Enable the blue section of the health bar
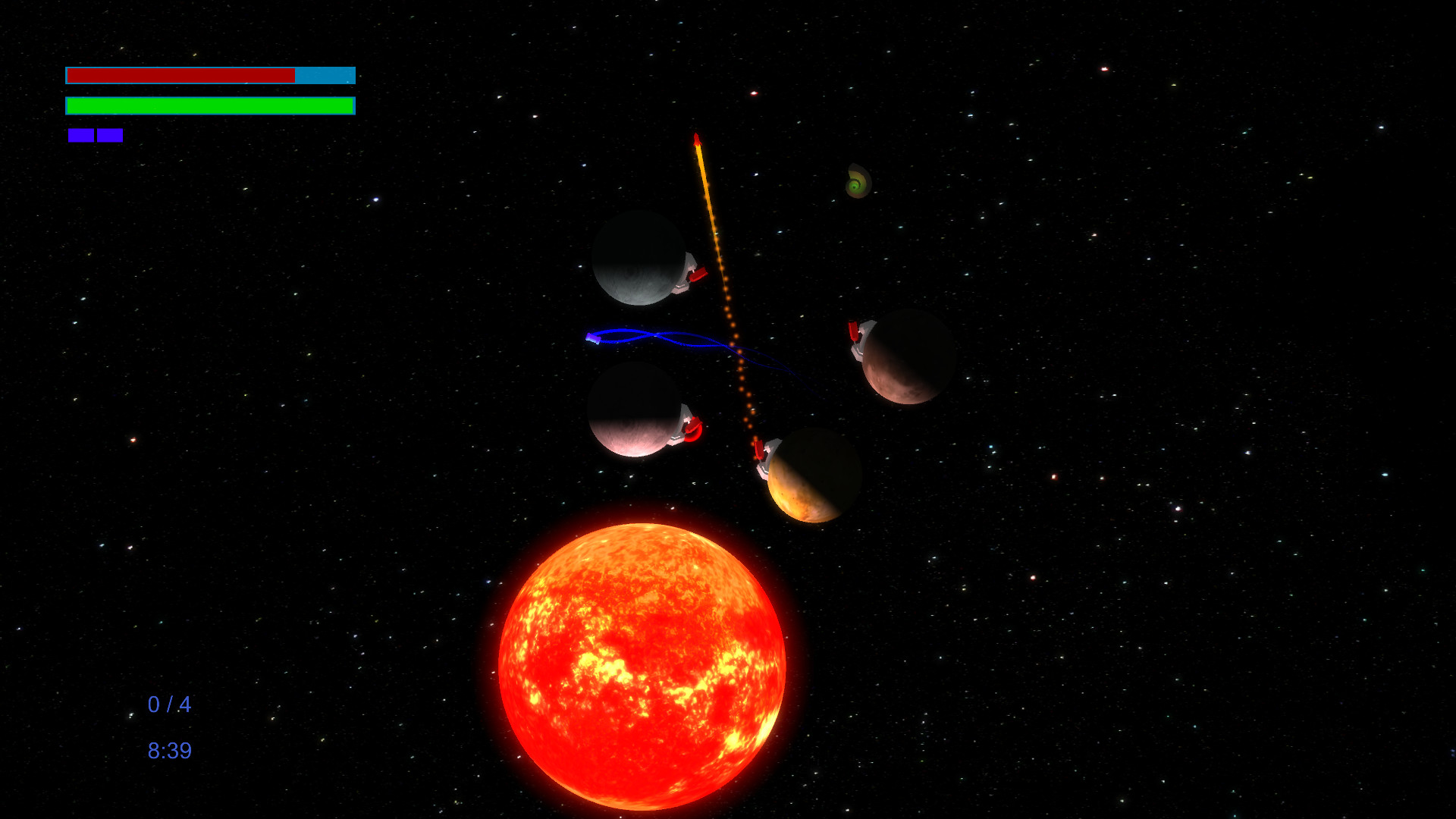The width and height of the screenshot is (1456, 819). point(325,75)
